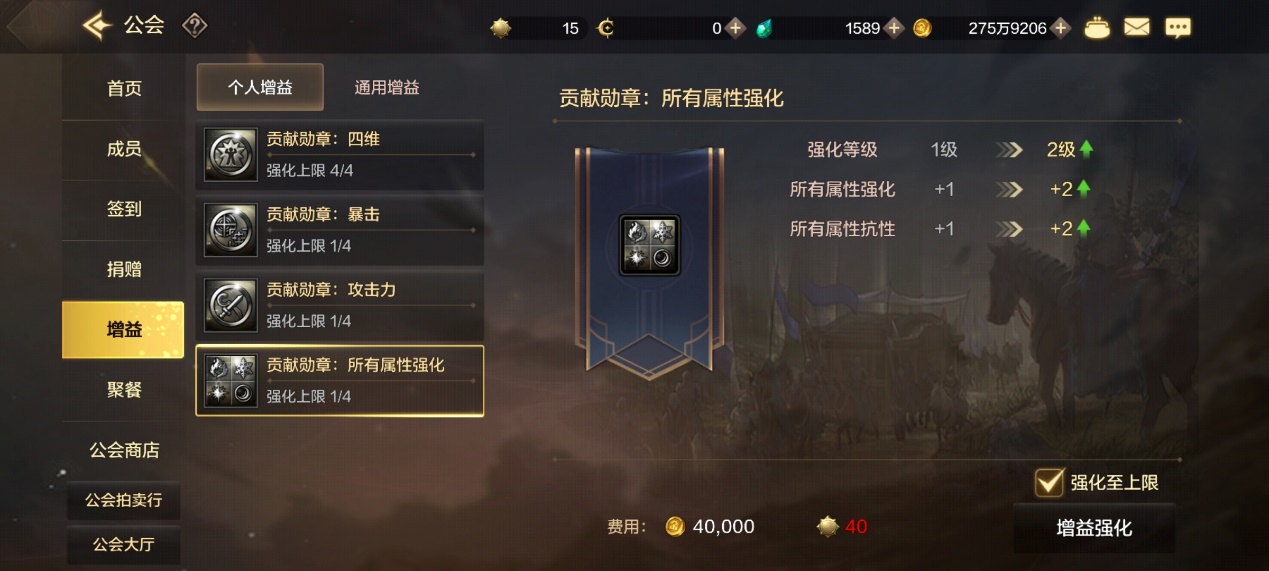Enter the 公会大厅 guild hall

pyautogui.click(x=124, y=545)
